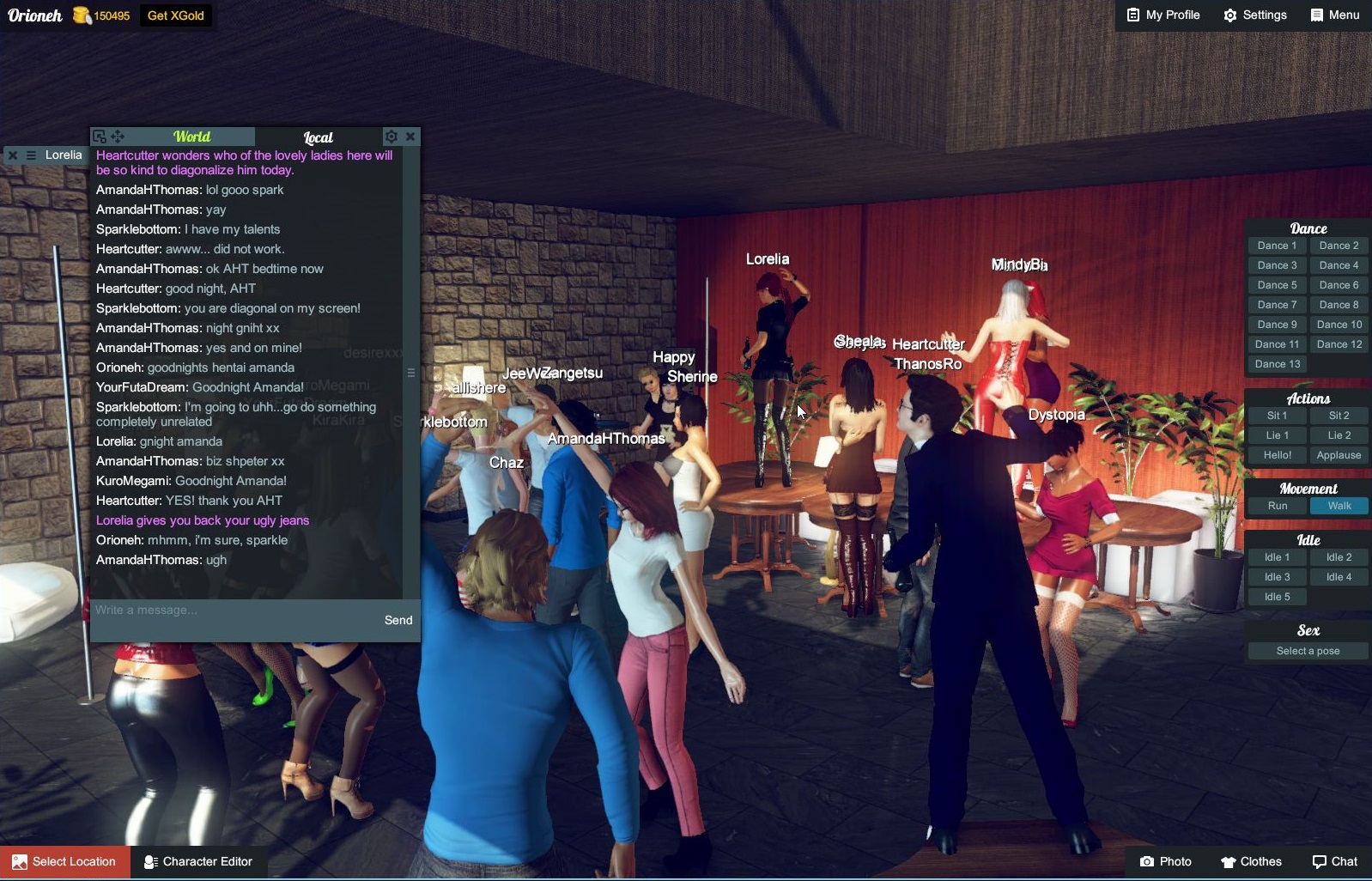This screenshot has width=1372, height=881.
Task: Open My Profile page
Action: (1163, 15)
